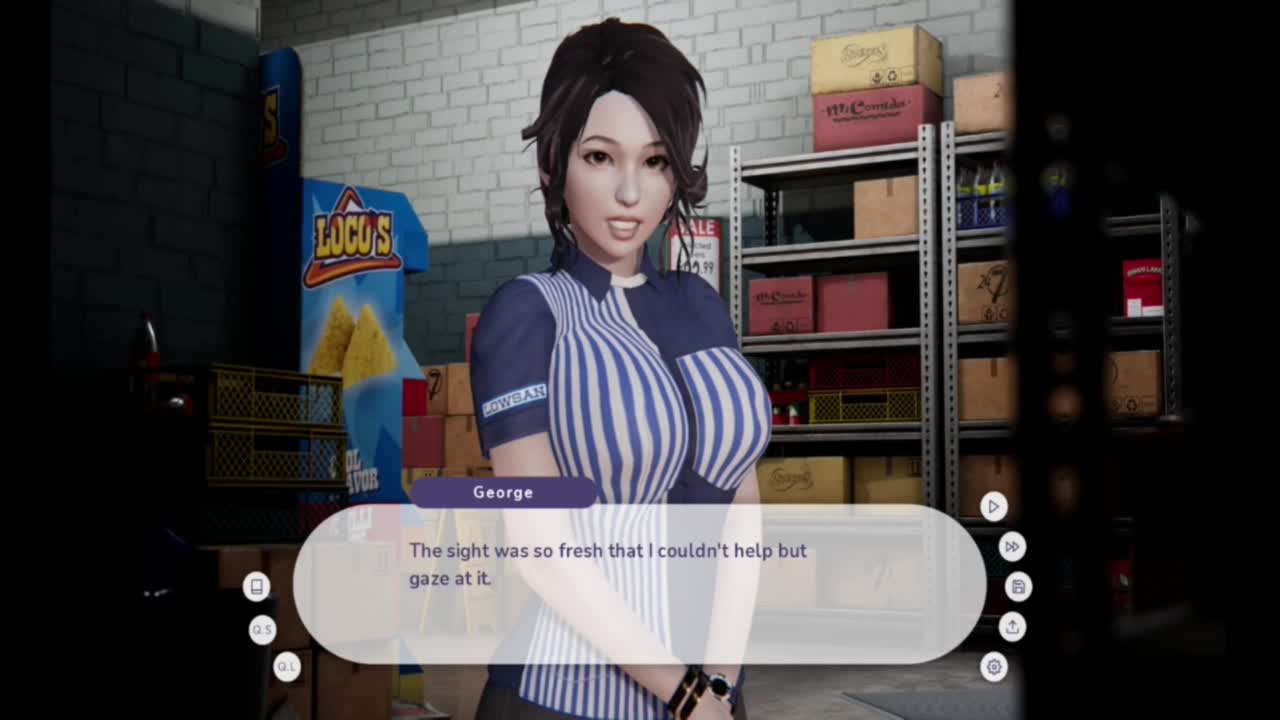1280x720 pixels.
Task: Open the save menu via floppy disk icon
Action: 1018,587
